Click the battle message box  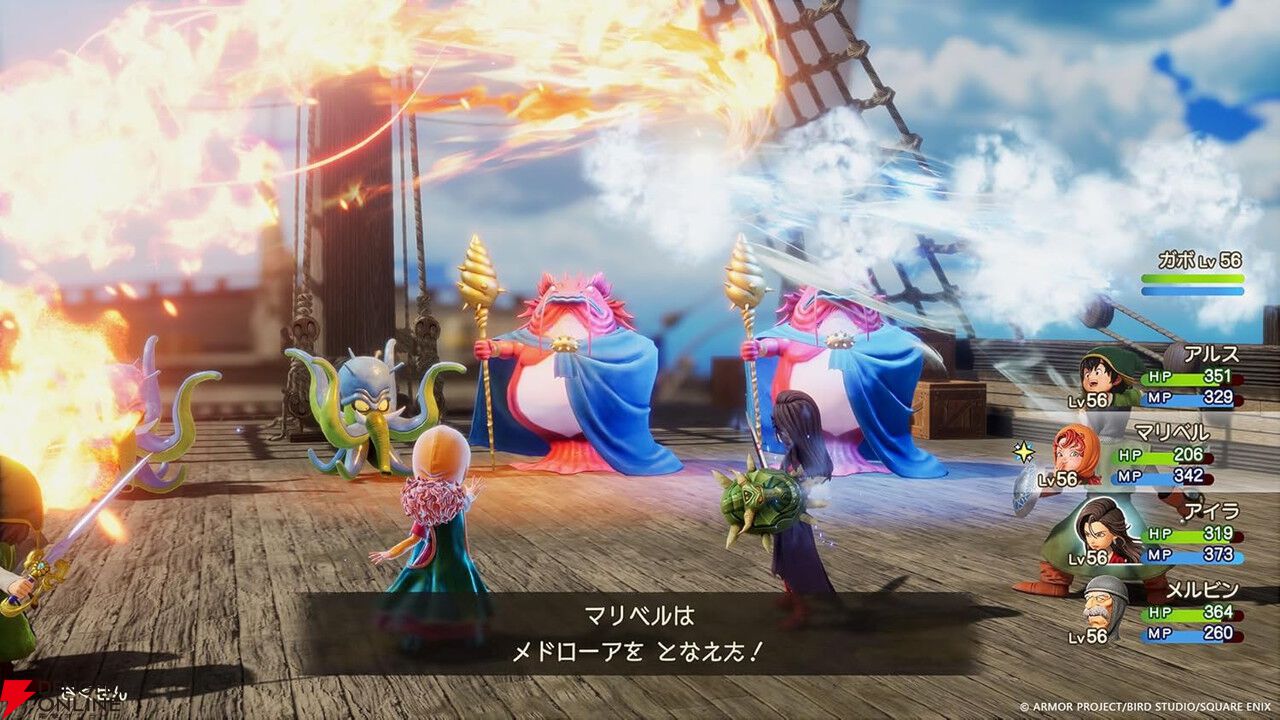click(x=640, y=628)
